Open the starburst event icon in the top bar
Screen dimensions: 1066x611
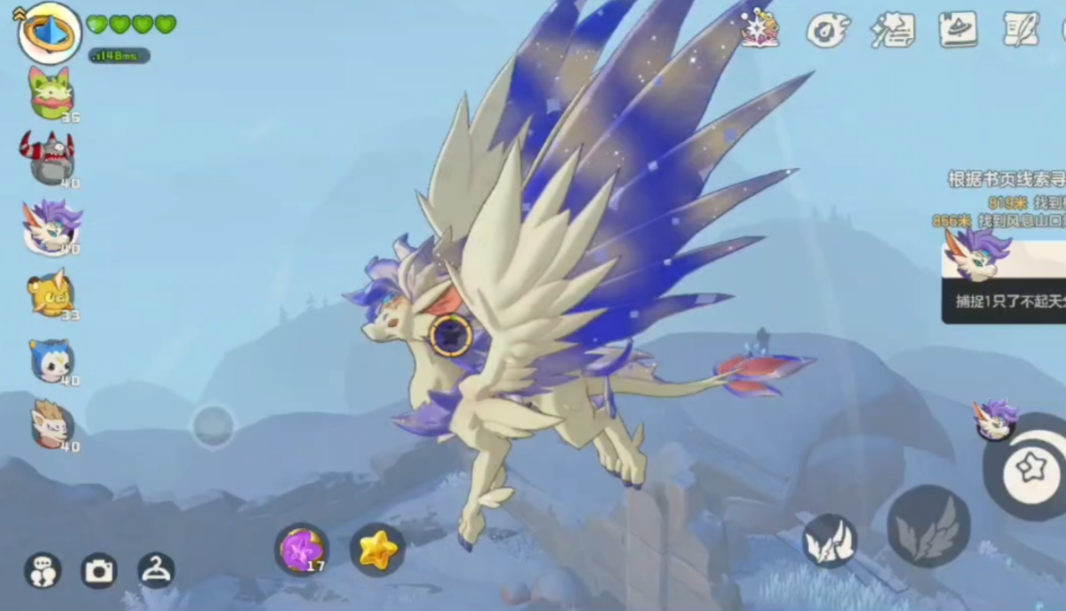(x=761, y=28)
